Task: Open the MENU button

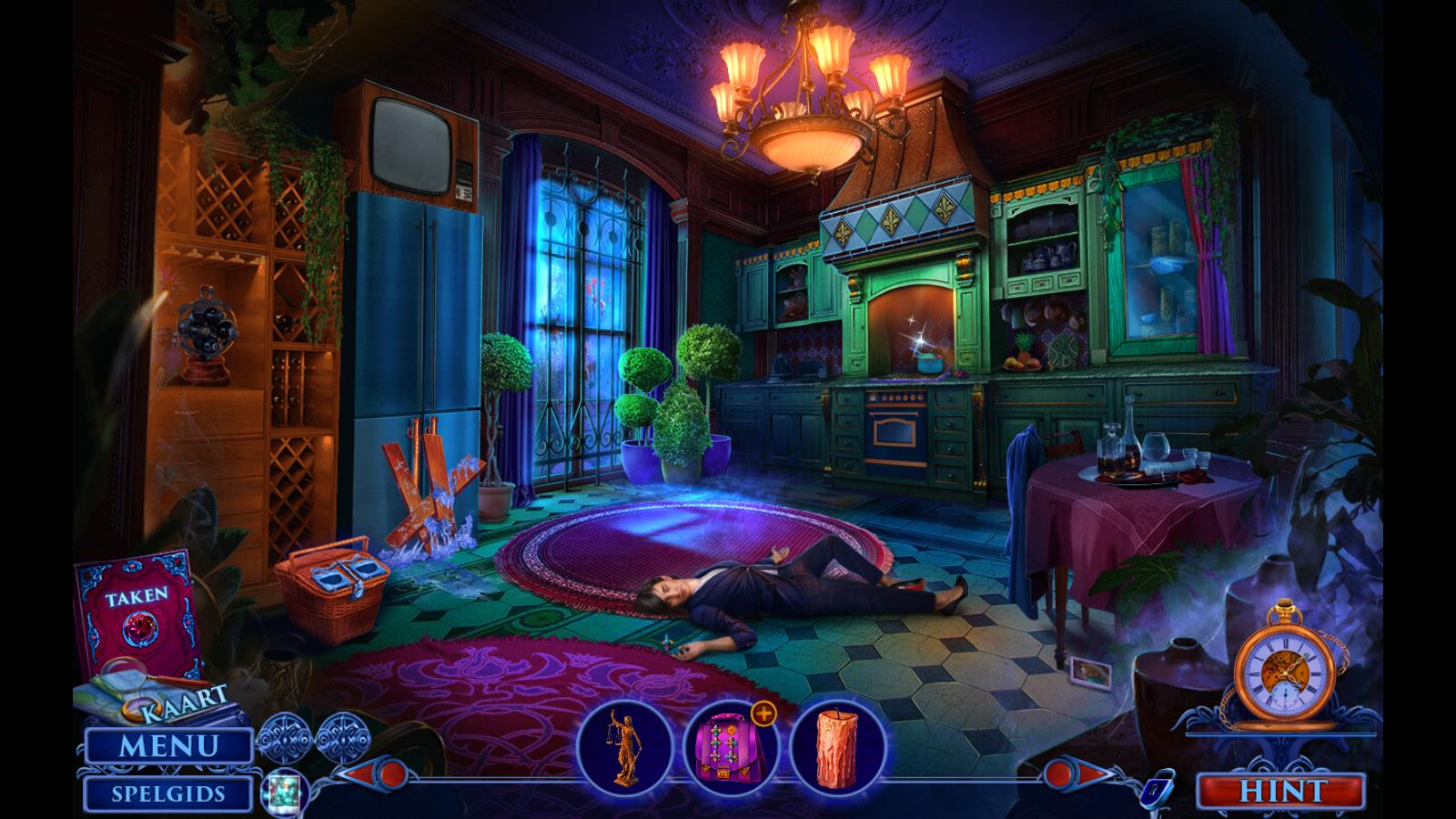Action: (168, 746)
